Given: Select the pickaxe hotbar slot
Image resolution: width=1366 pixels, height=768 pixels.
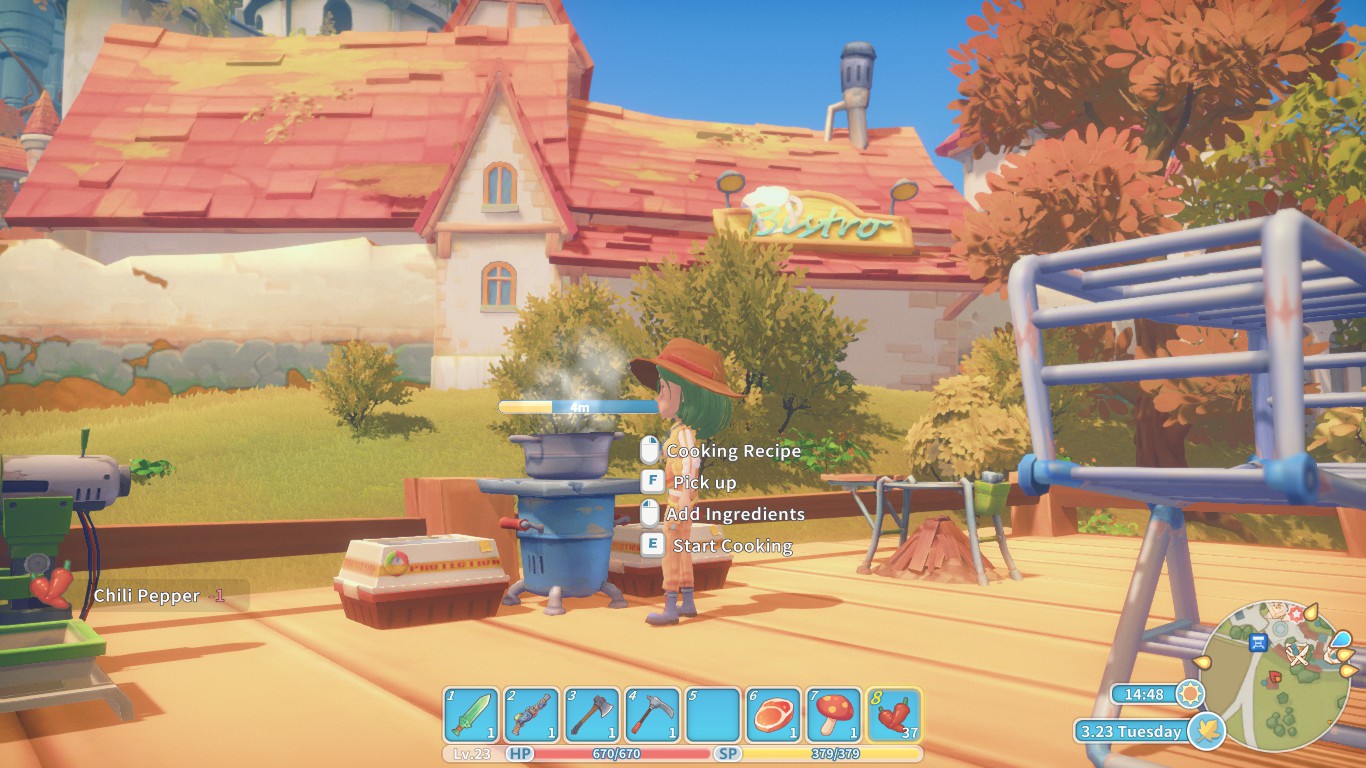Looking at the screenshot, I should pyautogui.click(x=652, y=715).
